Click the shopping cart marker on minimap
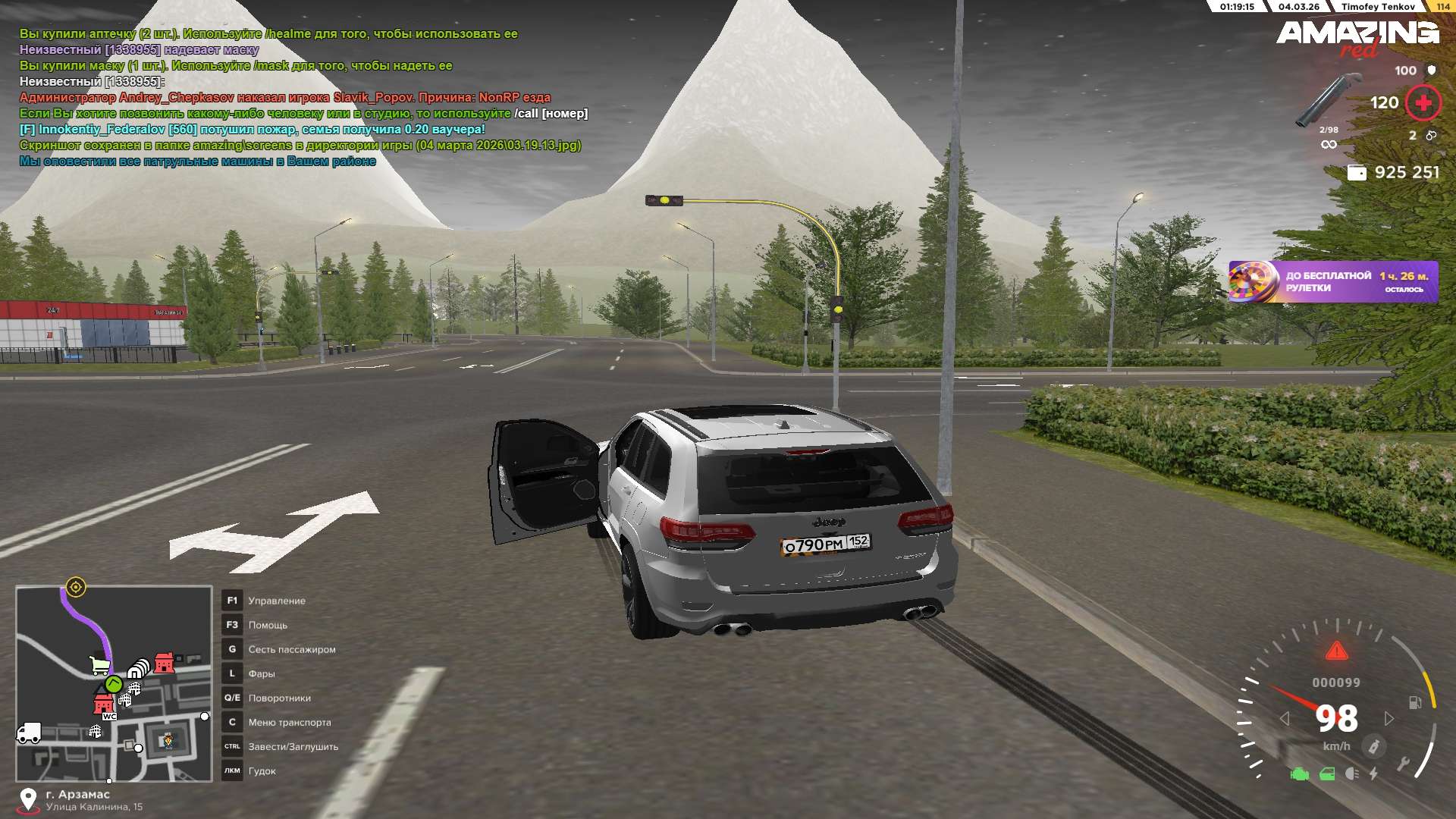1456x819 pixels. 99,666
